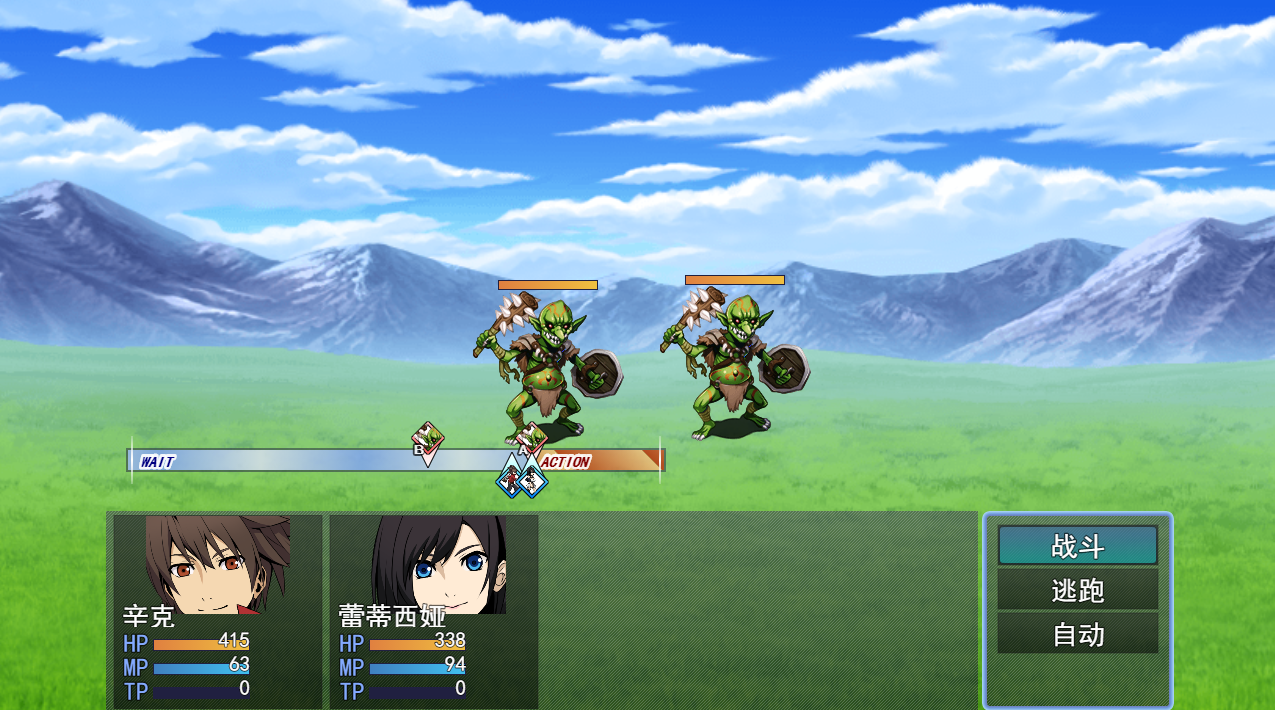The width and height of the screenshot is (1275, 710).
Task: Activate the 自动 (Auto) battle command
Action: pyautogui.click(x=1077, y=634)
